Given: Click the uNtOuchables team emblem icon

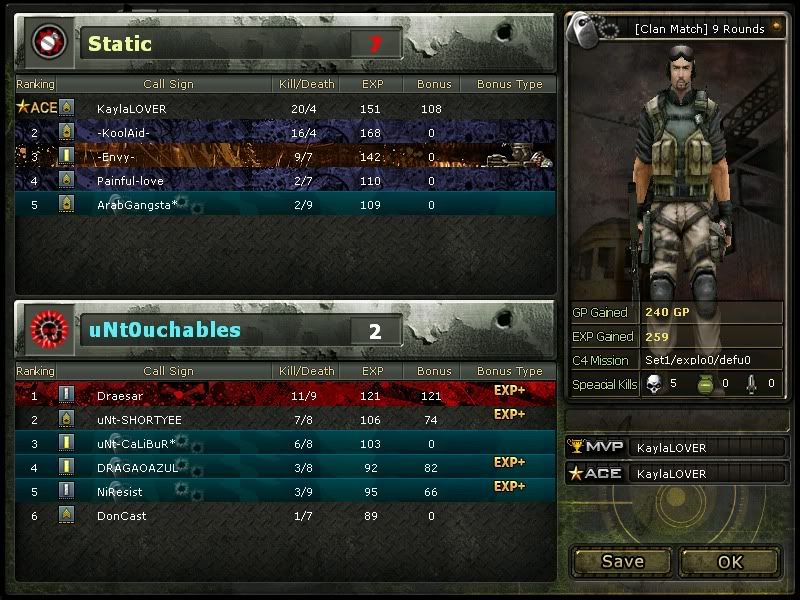Looking at the screenshot, I should 47,329.
